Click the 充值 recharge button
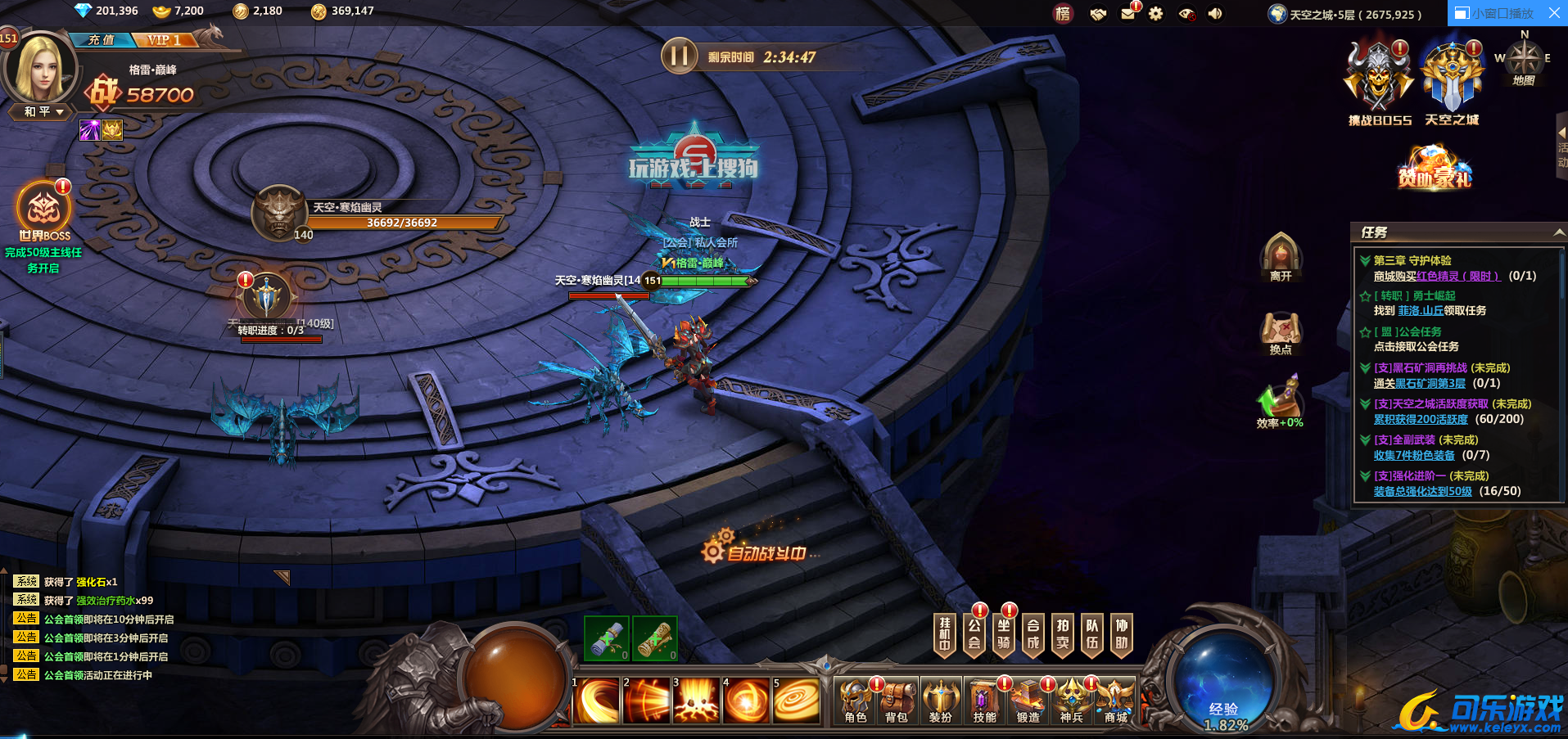1568x739 pixels. click(x=102, y=39)
